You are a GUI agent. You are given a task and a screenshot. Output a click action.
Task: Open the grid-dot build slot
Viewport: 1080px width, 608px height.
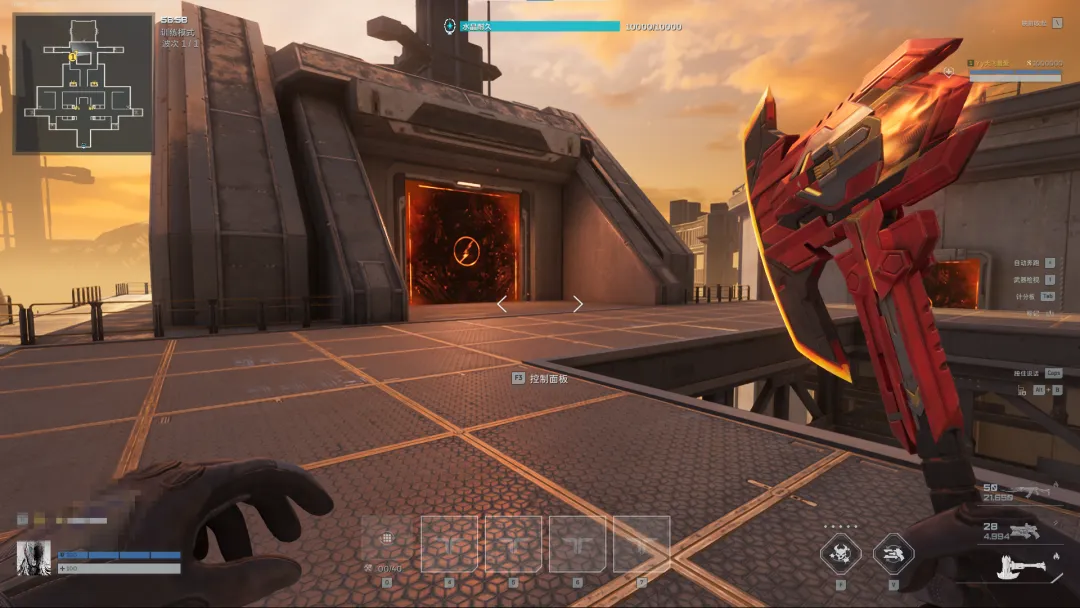click(387, 541)
